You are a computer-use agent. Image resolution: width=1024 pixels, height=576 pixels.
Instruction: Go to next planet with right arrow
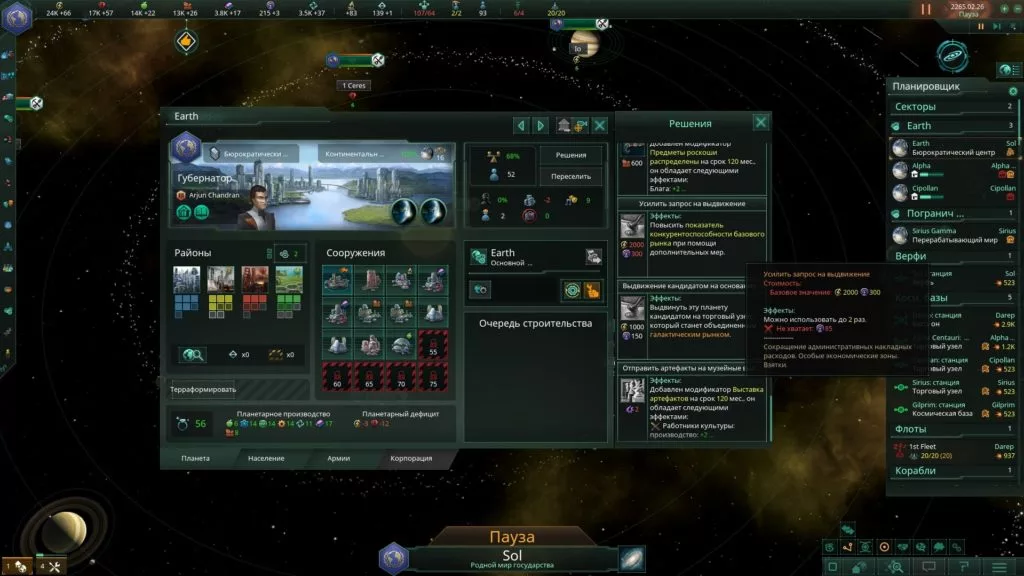click(x=541, y=125)
